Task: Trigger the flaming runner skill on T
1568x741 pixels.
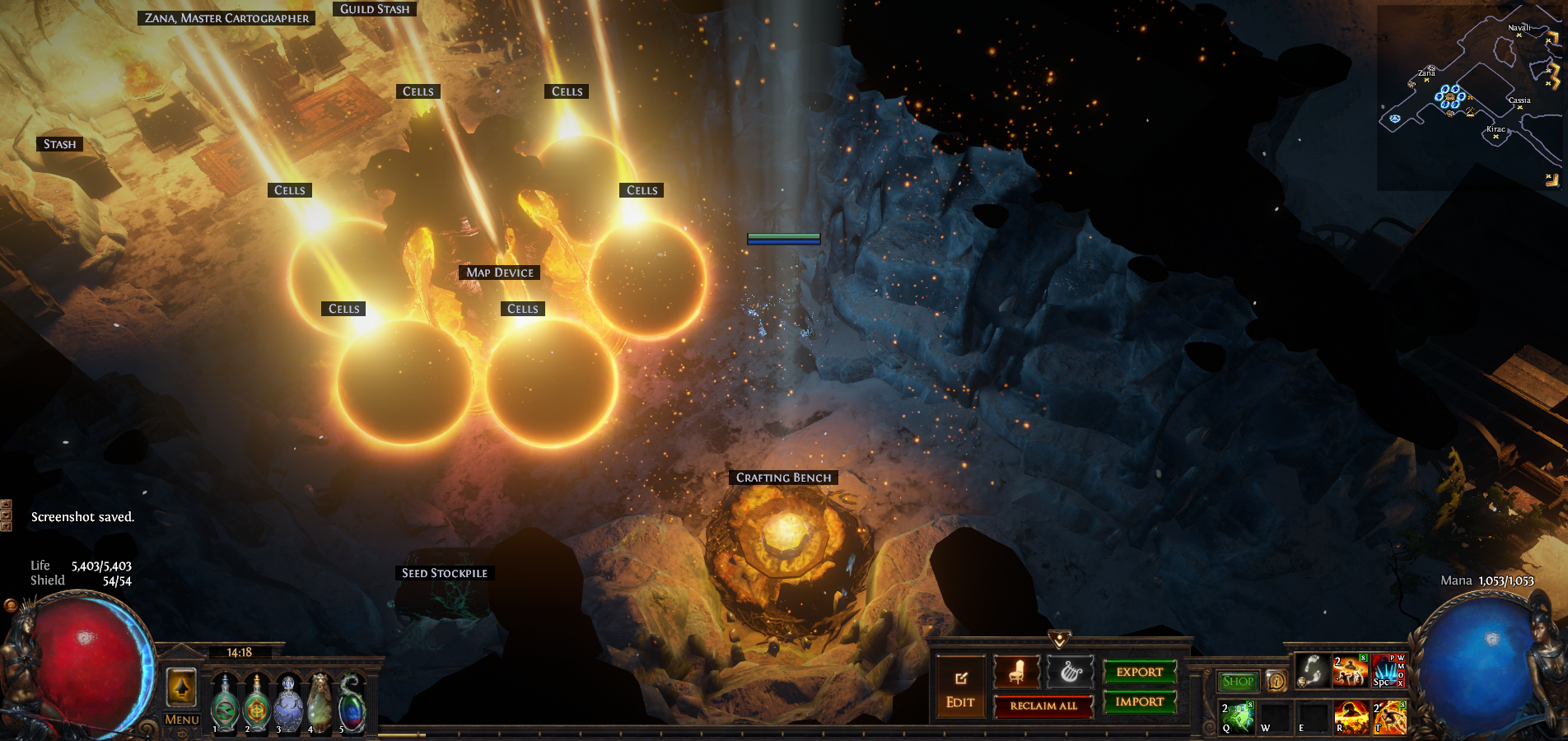Action: pyautogui.click(x=1389, y=716)
